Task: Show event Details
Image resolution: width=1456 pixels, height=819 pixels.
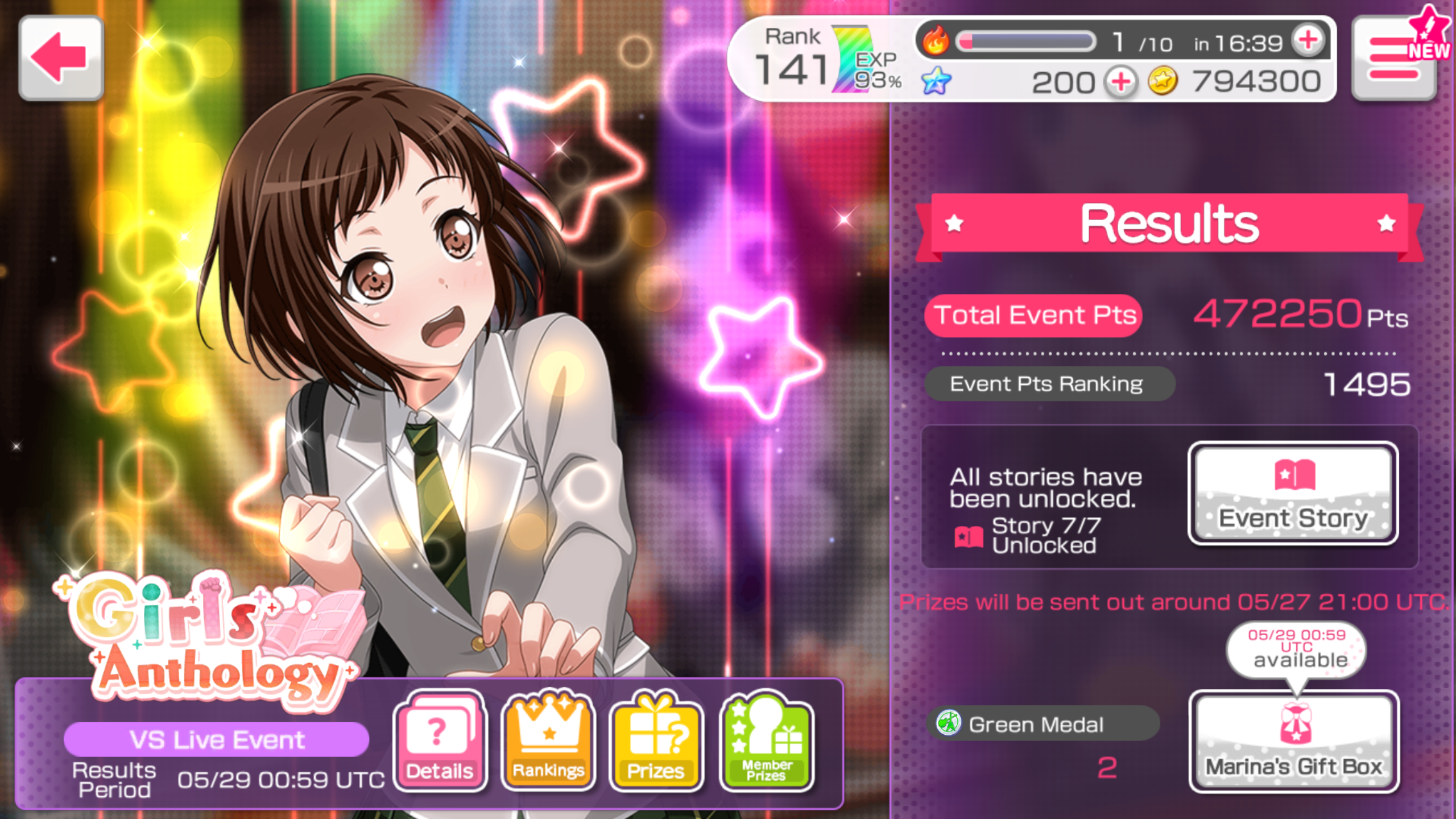Action: (x=440, y=741)
